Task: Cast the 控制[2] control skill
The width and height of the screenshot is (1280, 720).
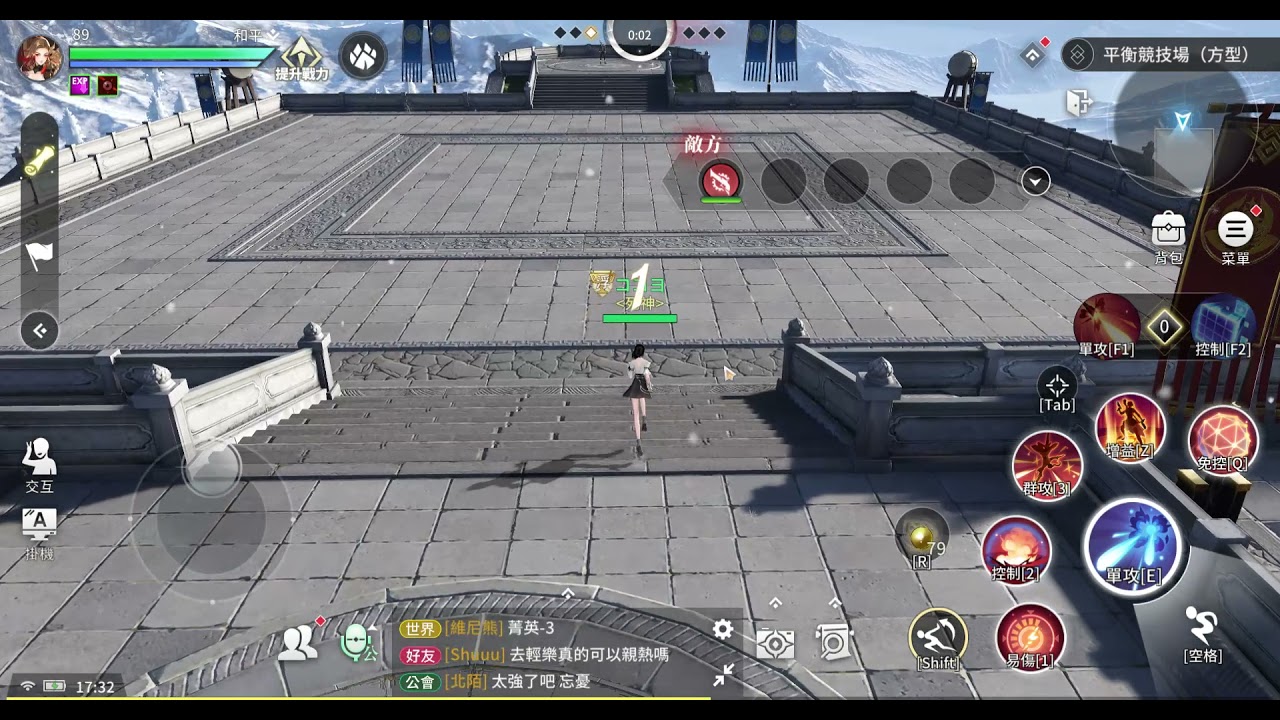Action: coord(1016,549)
